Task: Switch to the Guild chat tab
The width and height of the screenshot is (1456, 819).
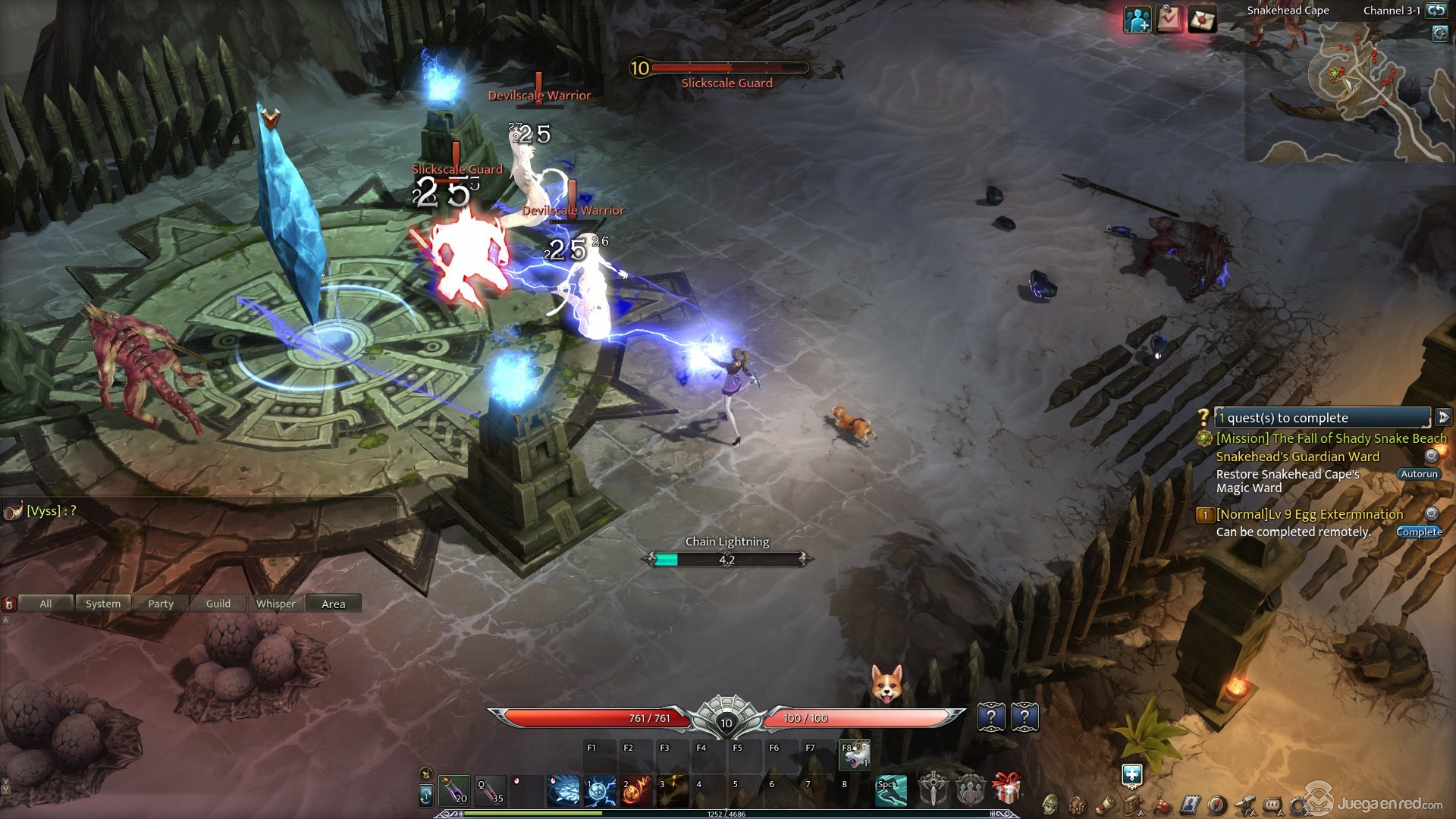Action: (218, 604)
